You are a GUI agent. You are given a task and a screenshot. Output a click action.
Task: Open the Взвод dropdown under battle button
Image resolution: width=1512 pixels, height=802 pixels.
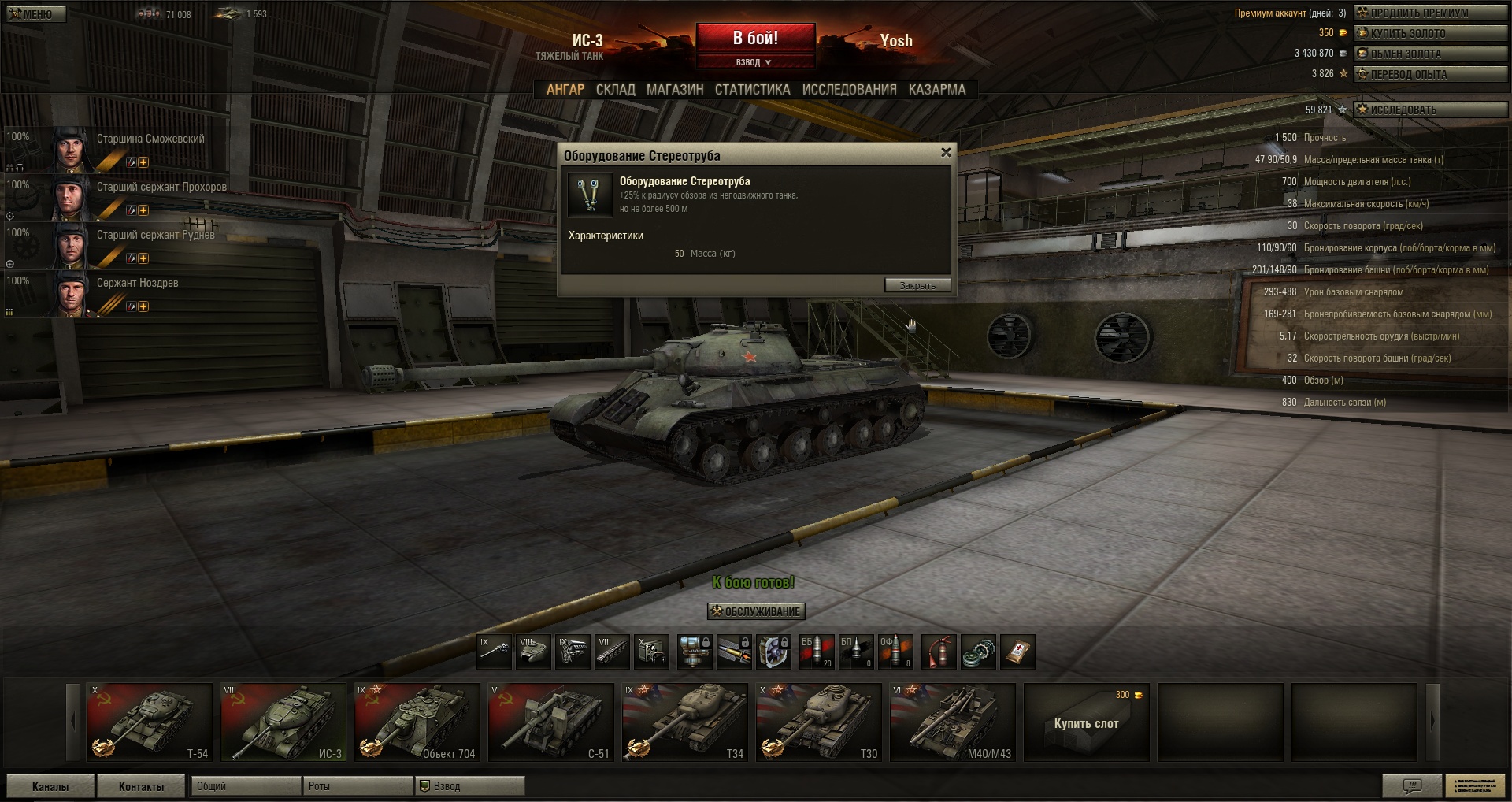click(754, 62)
